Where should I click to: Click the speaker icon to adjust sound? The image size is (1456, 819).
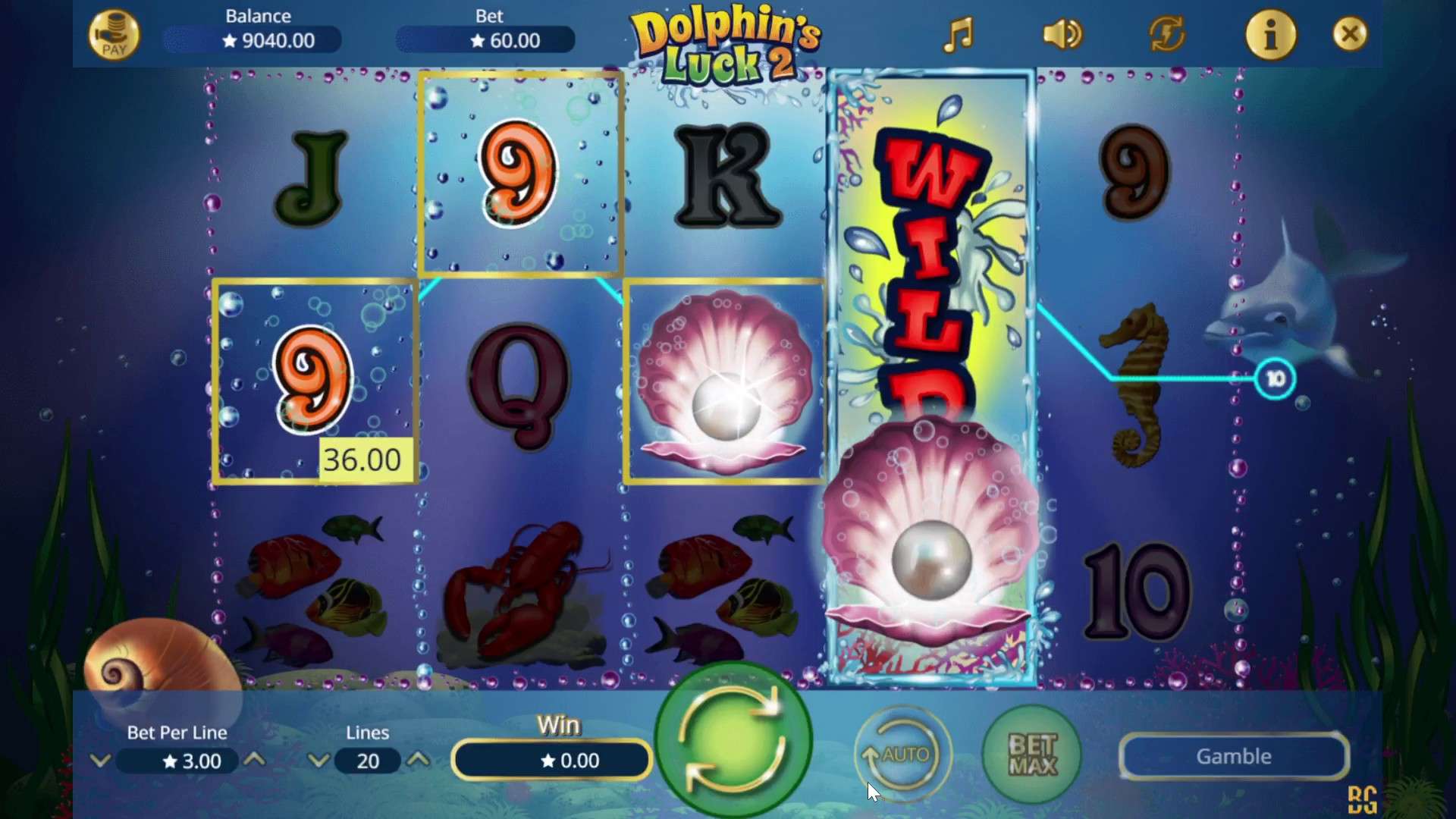[1061, 34]
